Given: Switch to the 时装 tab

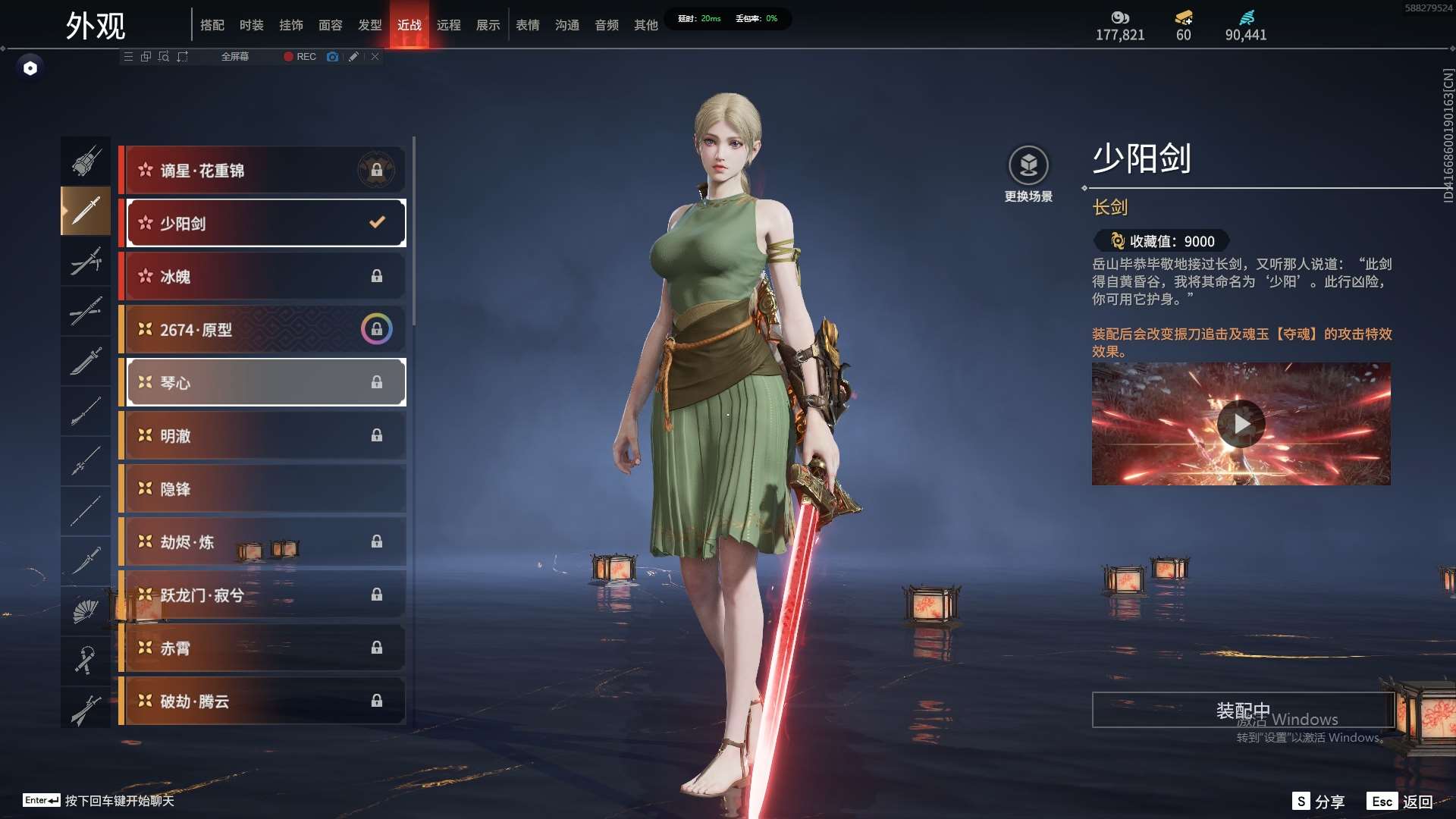Looking at the screenshot, I should (x=251, y=25).
